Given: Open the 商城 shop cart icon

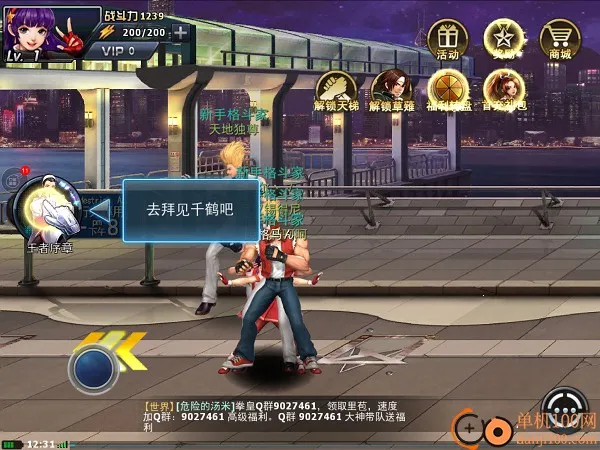Looking at the screenshot, I should [560, 39].
